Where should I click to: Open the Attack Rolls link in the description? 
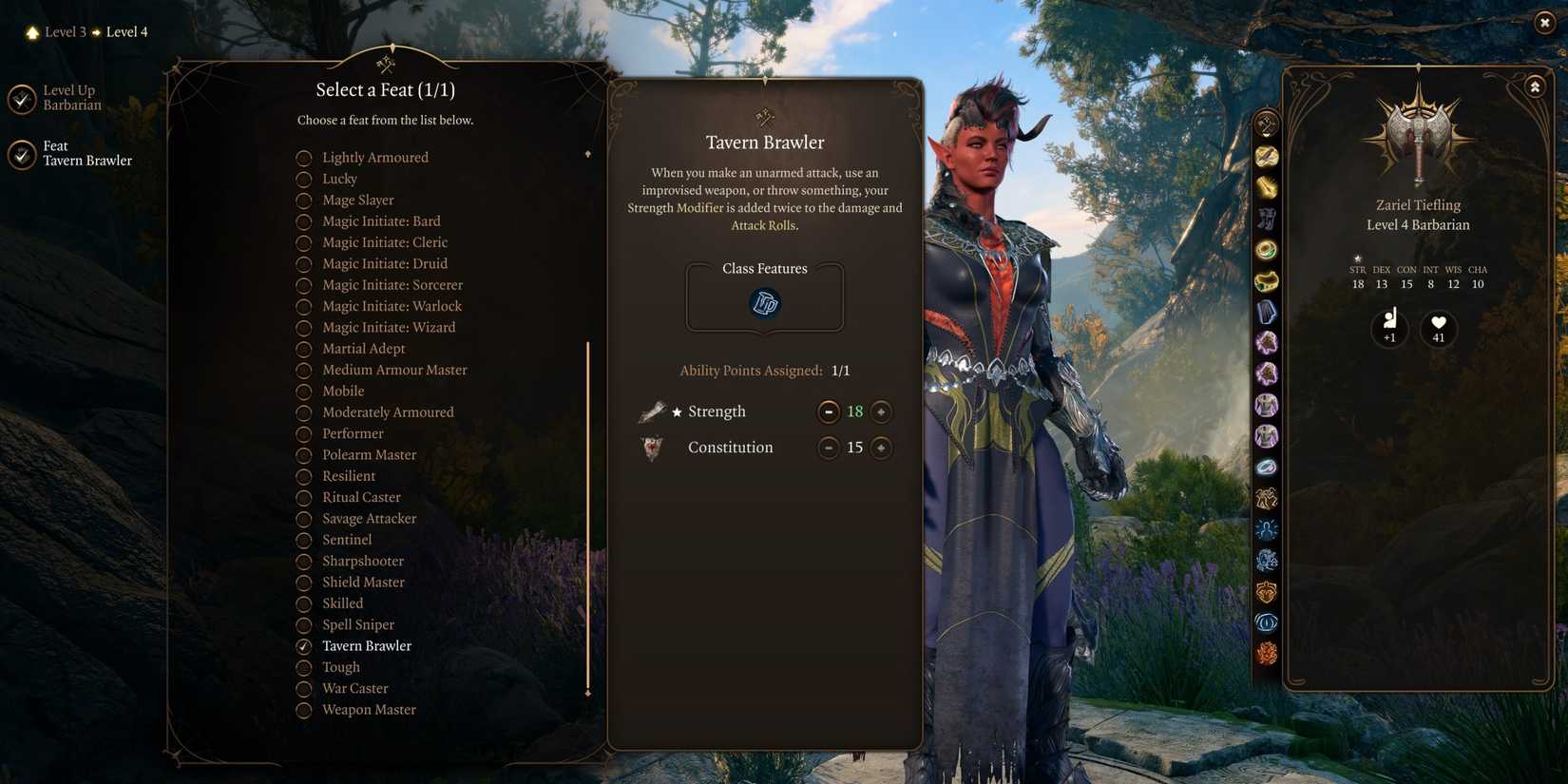(763, 225)
